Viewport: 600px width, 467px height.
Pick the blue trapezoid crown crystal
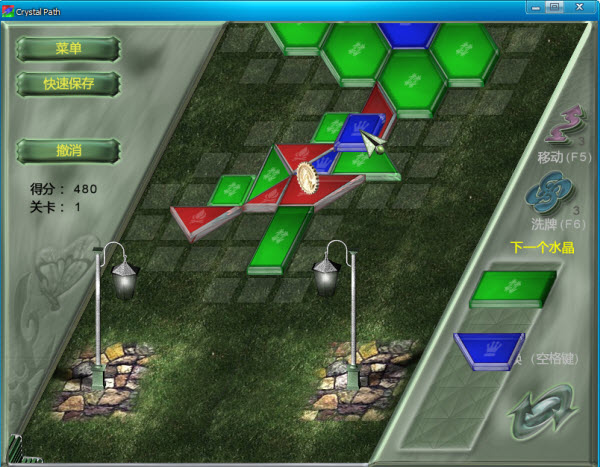click(490, 350)
